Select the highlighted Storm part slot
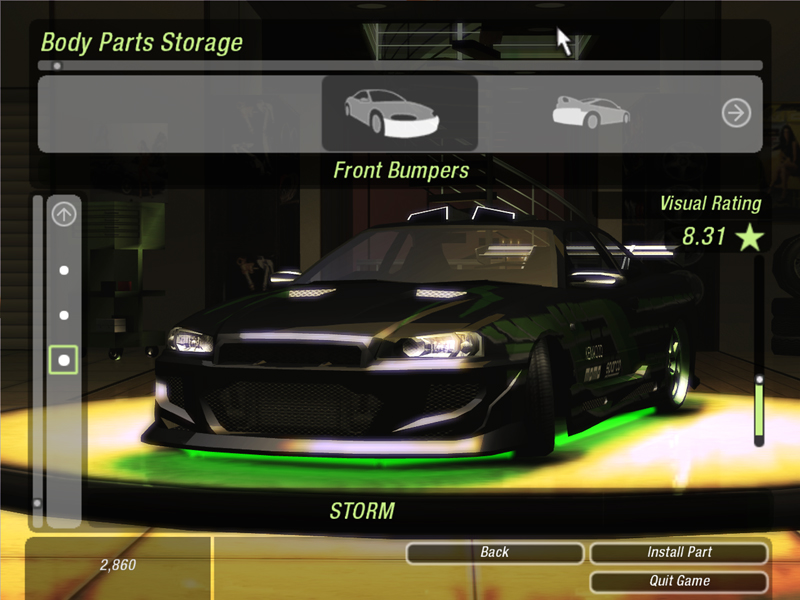The width and height of the screenshot is (800, 600). pyautogui.click(x=64, y=360)
